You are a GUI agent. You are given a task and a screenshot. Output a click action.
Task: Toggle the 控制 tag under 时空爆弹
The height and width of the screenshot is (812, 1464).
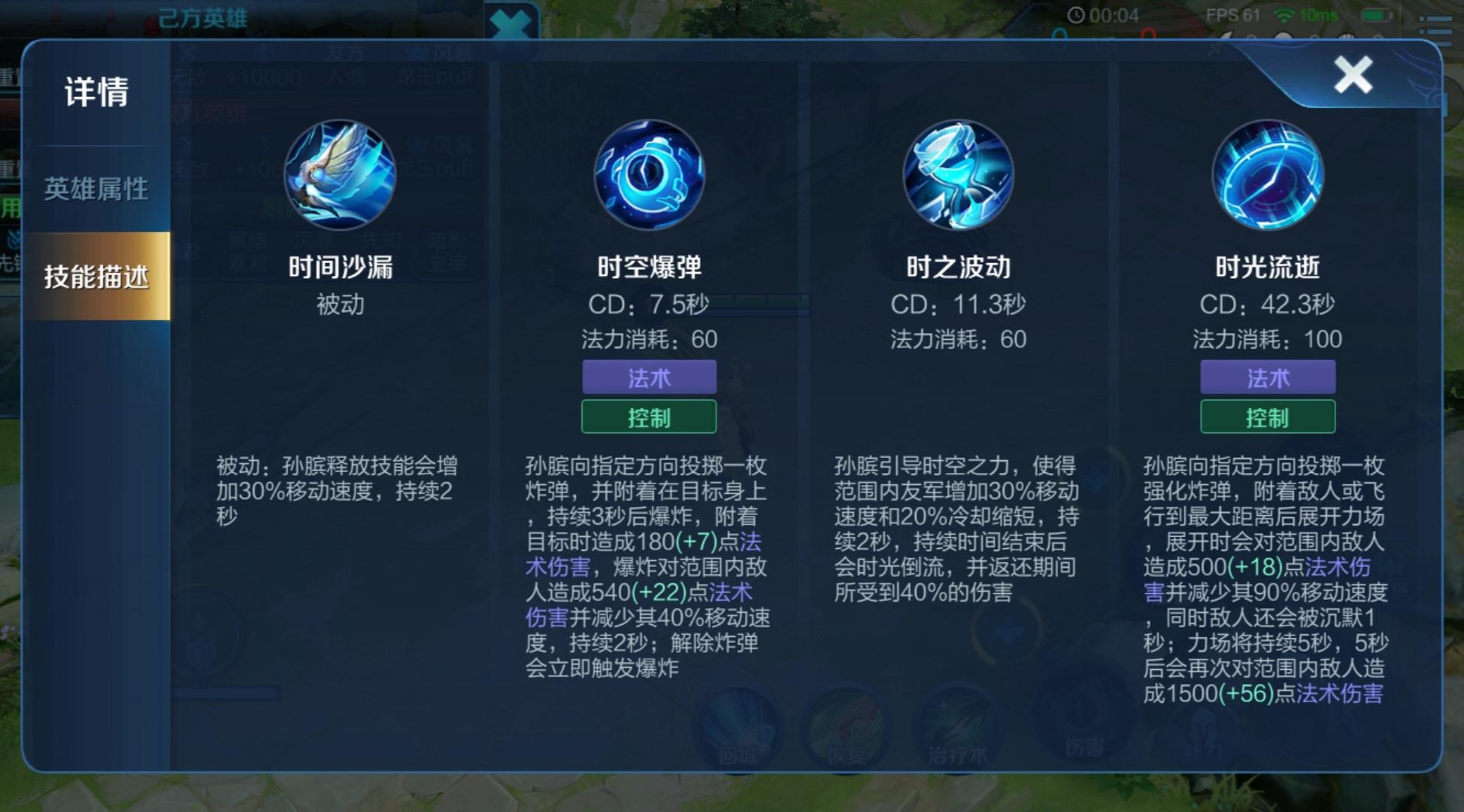[650, 417]
